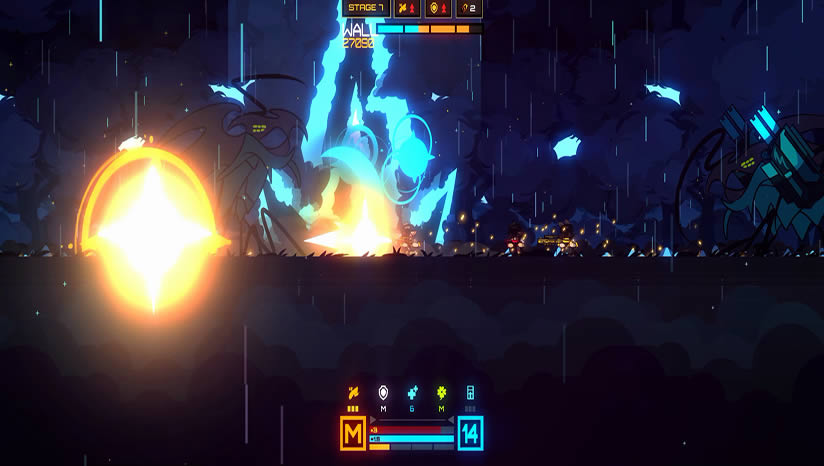Click the top modifier showing 2

(468, 8)
